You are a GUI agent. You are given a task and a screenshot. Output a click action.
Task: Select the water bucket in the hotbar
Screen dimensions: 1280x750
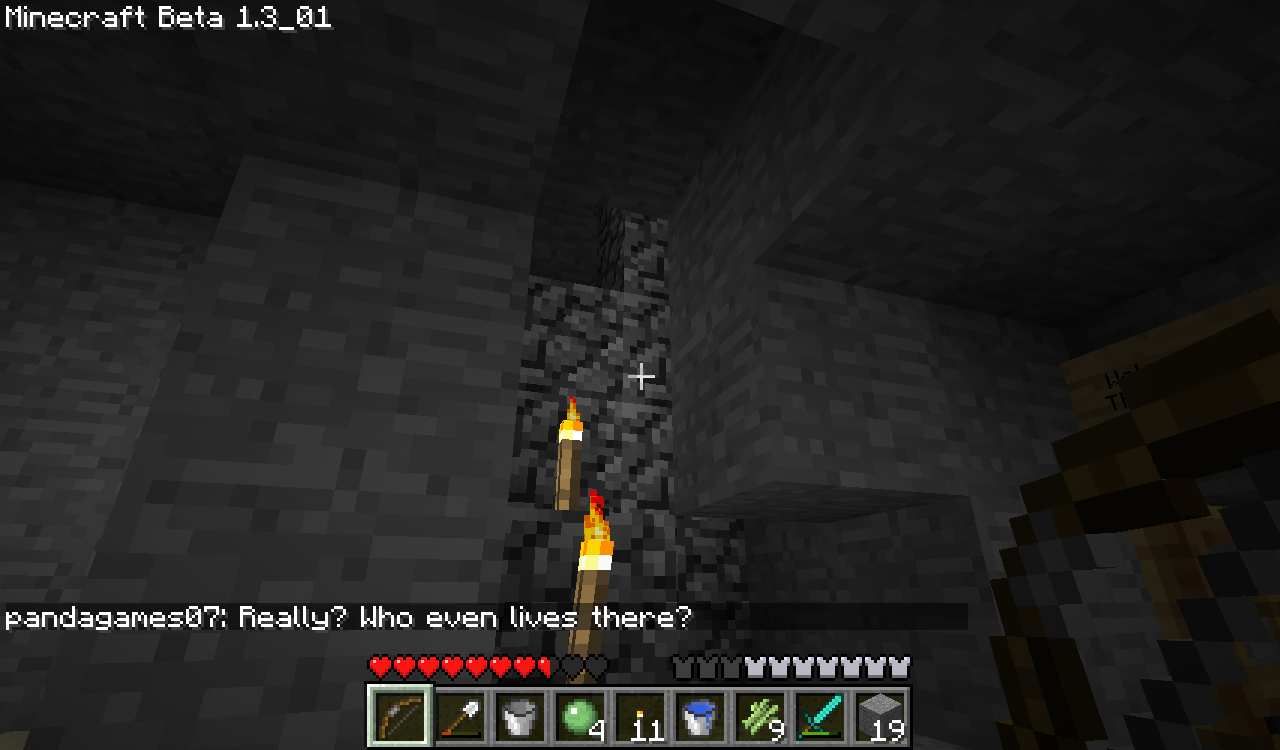tap(701, 715)
